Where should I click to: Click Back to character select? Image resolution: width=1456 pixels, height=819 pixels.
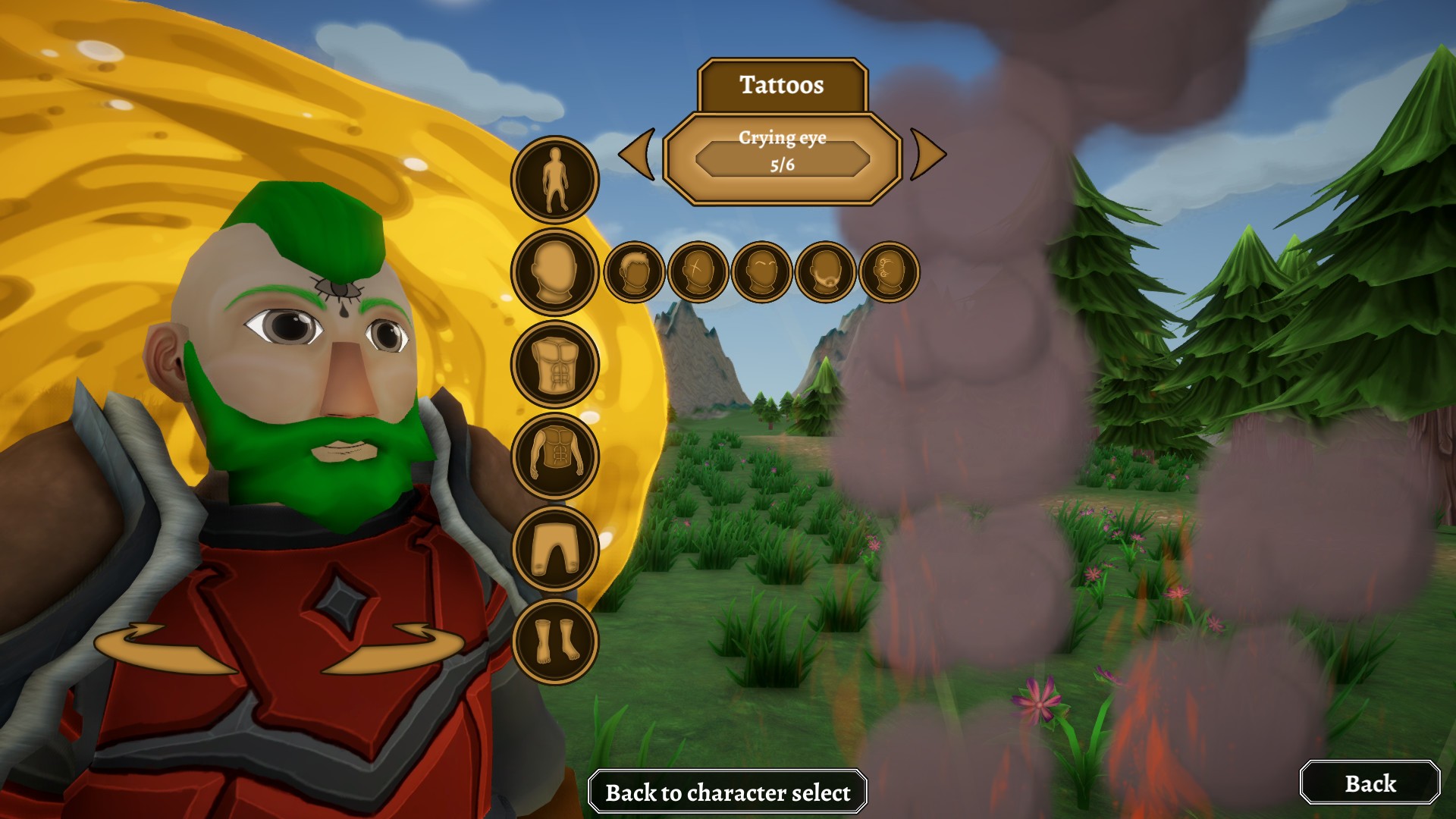coord(727,792)
